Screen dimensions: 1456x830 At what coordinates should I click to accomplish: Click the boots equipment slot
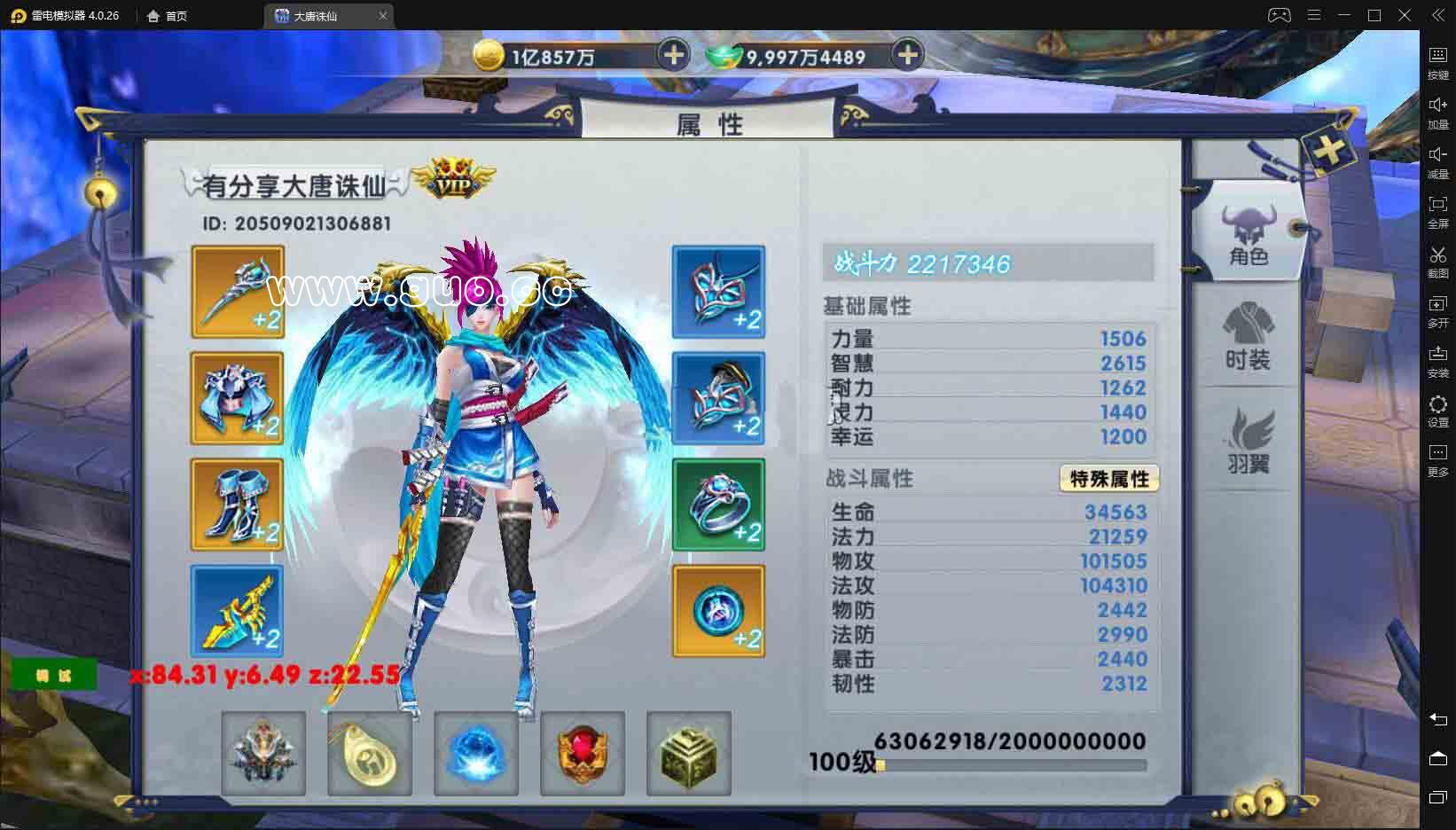[237, 504]
